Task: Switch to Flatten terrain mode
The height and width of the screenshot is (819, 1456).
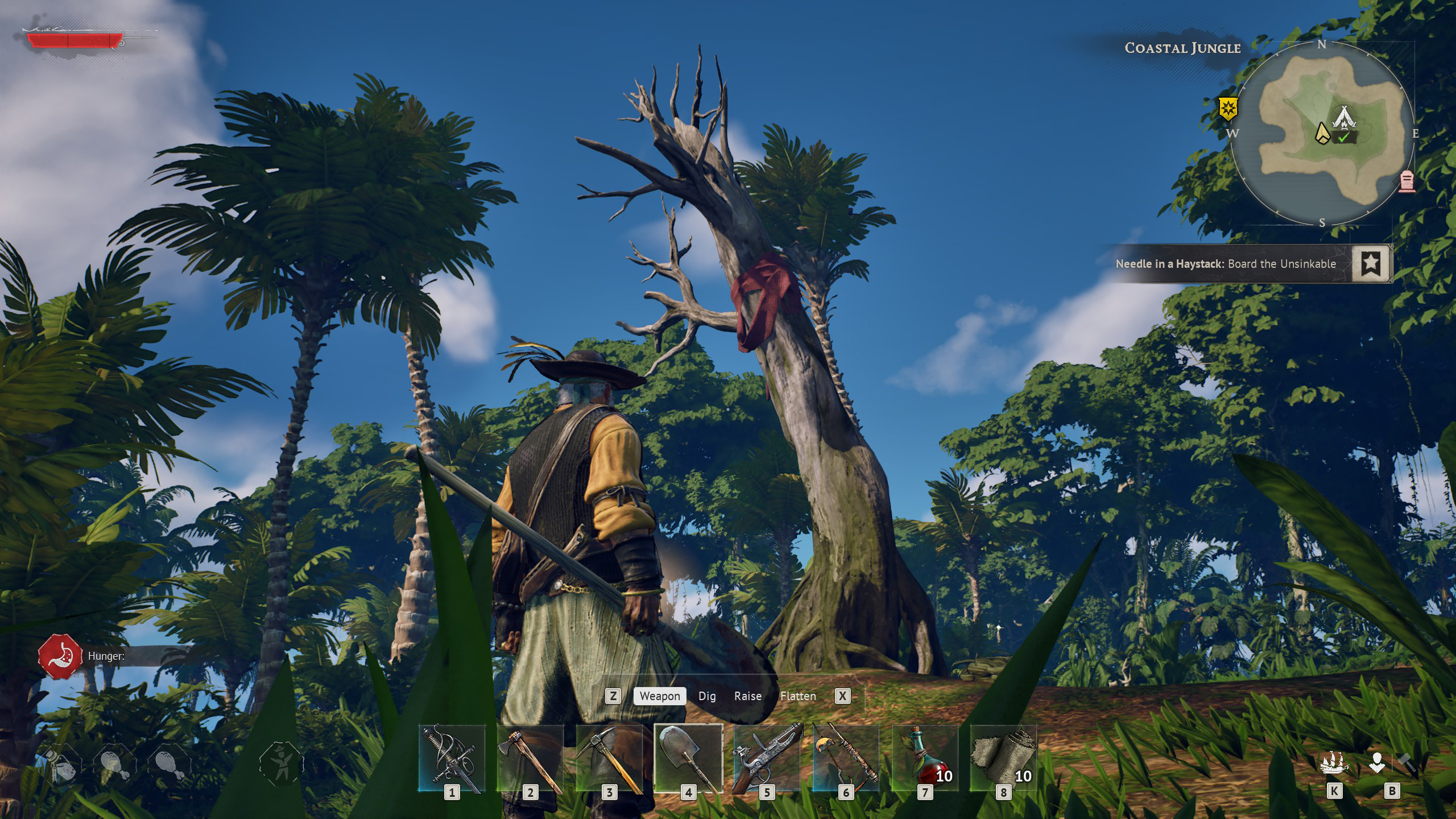Action: tap(799, 696)
